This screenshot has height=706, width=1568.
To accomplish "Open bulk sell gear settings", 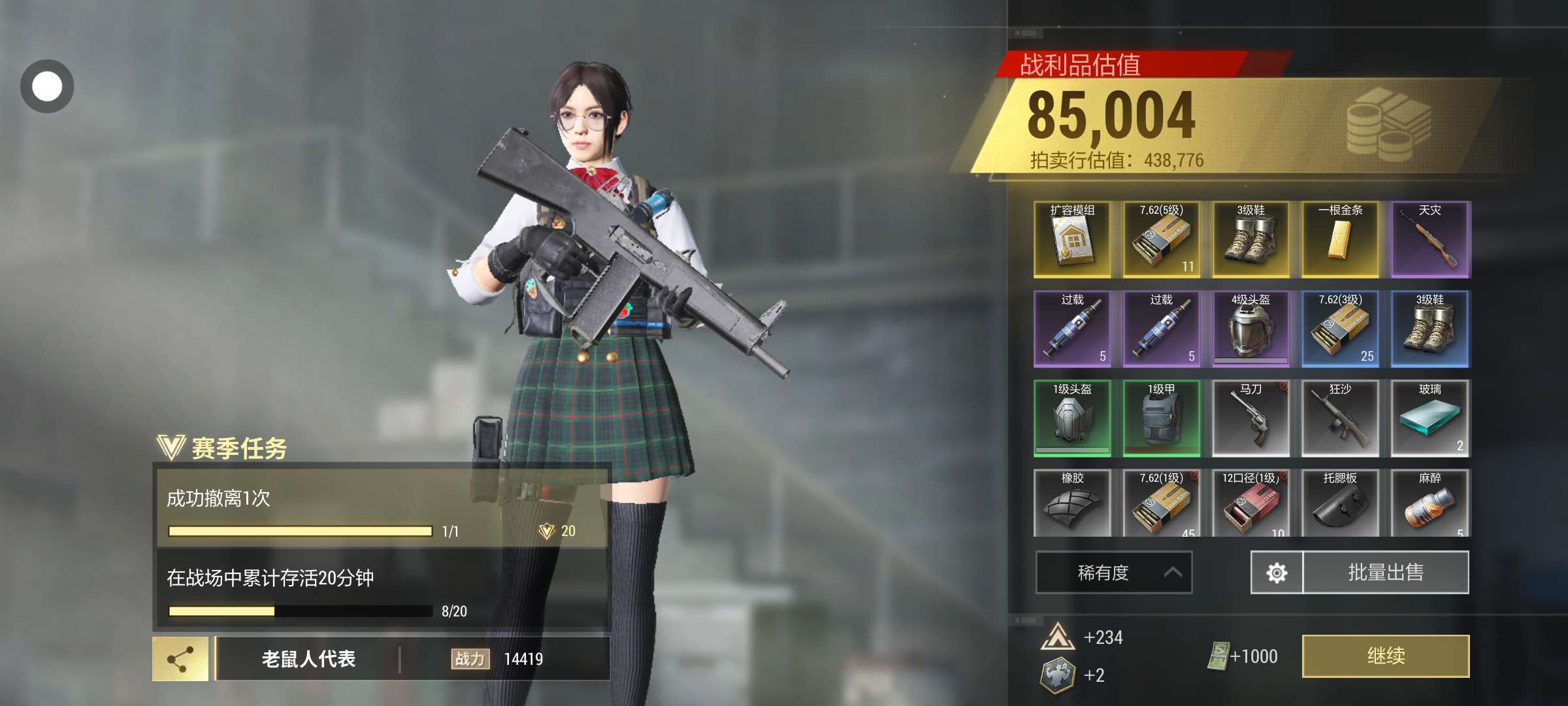I will [x=1276, y=573].
